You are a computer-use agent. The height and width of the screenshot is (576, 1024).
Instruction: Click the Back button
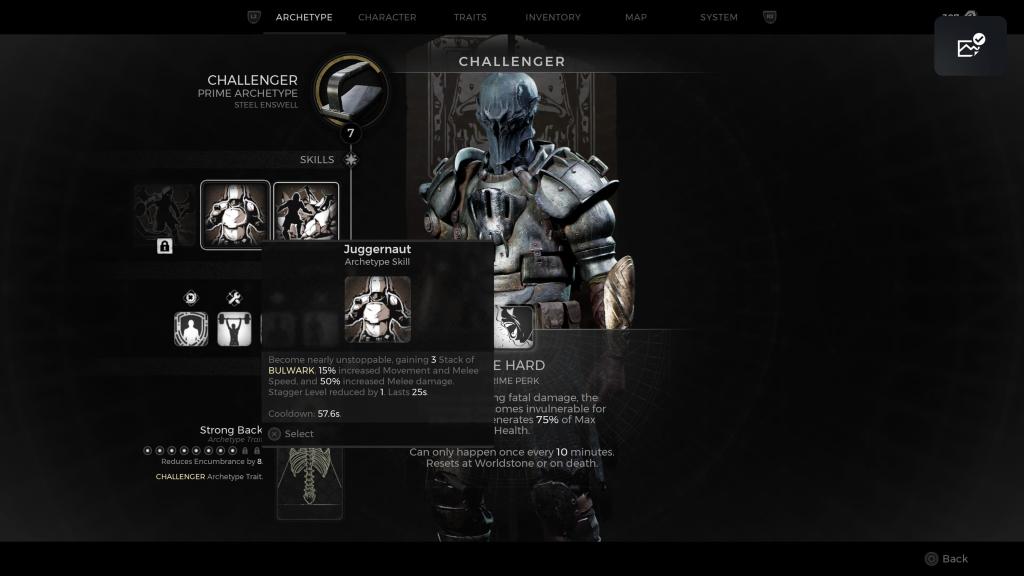946,559
